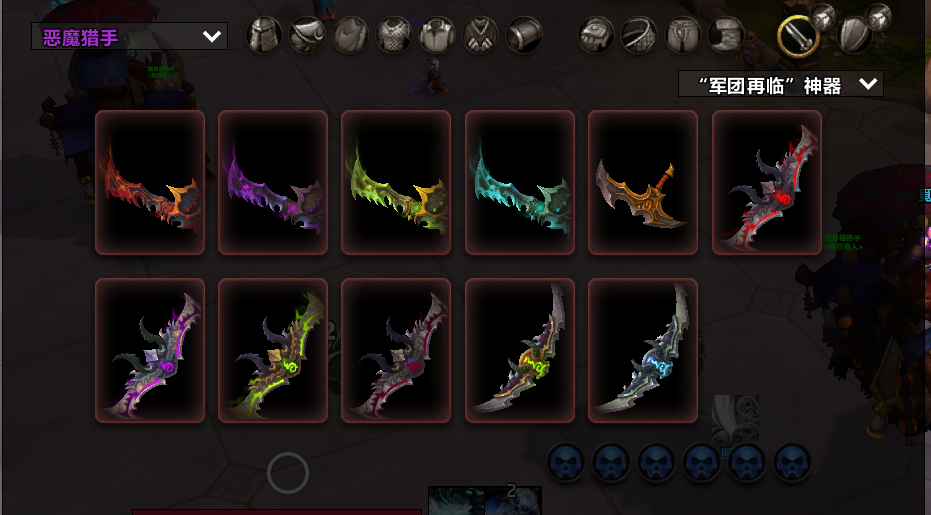The height and width of the screenshot is (515, 931).
Task: Click the highlighted main-hand weapon slot
Action: click(799, 37)
